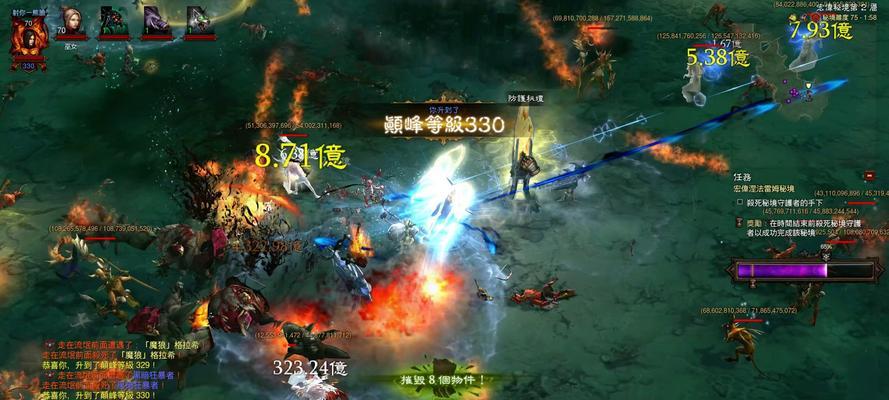Select the green spider pet portrait
889x400 pixels.
tap(113, 20)
